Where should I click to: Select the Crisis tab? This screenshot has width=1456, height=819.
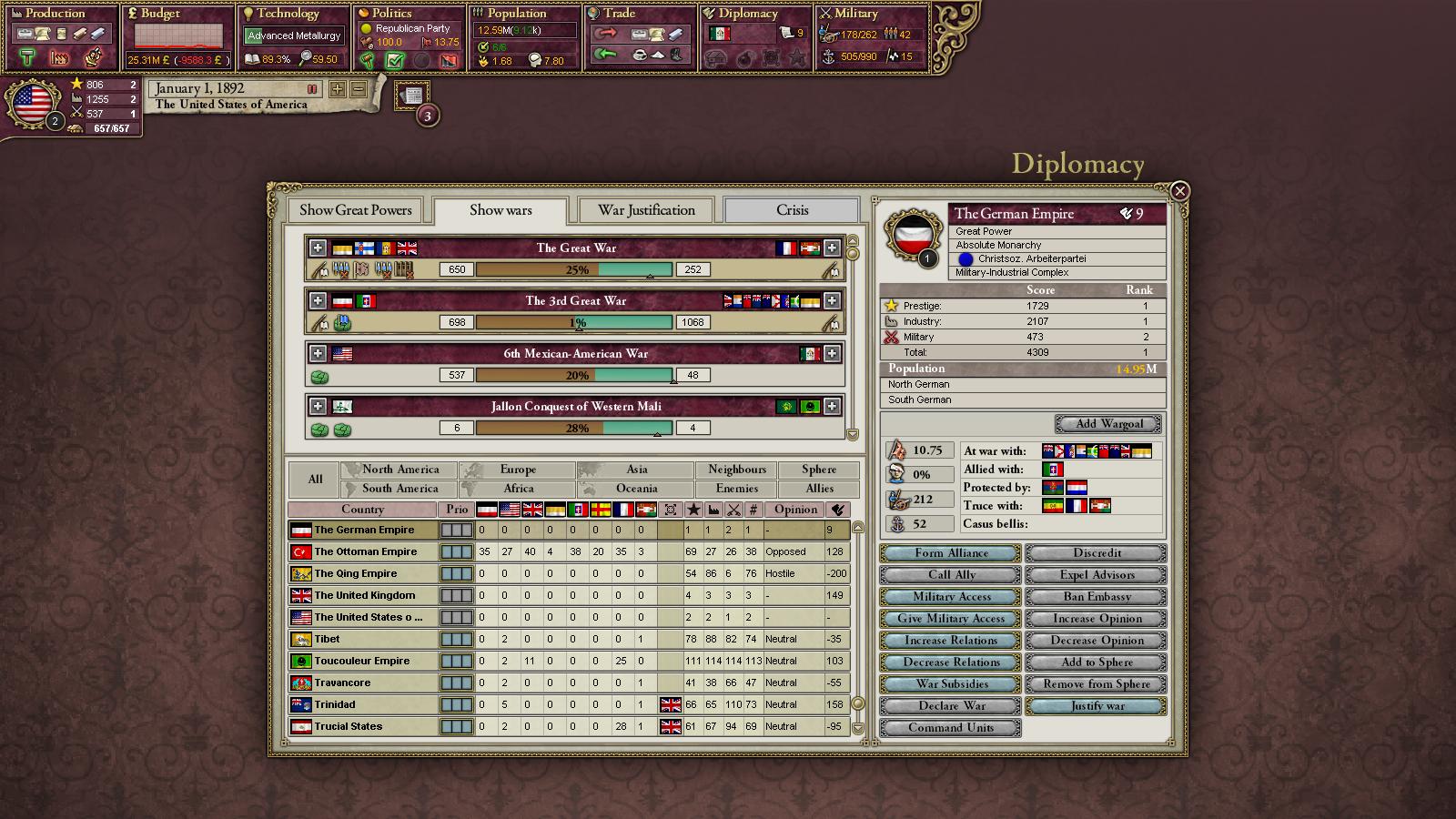coord(792,210)
